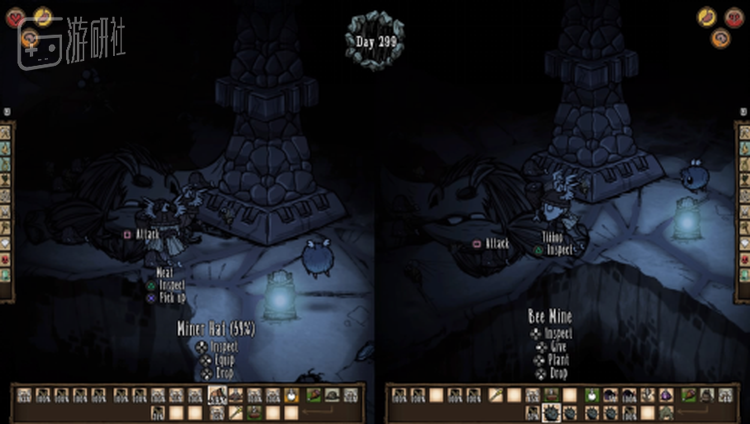Click the diagonal stick item in right inventory
Viewport: 750px width, 424px height.
[496, 396]
